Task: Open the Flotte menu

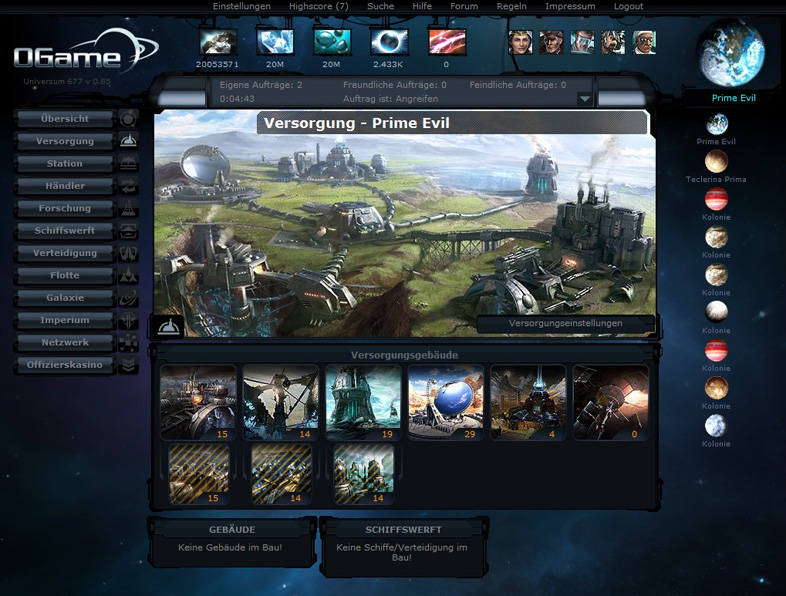Action: (x=65, y=276)
